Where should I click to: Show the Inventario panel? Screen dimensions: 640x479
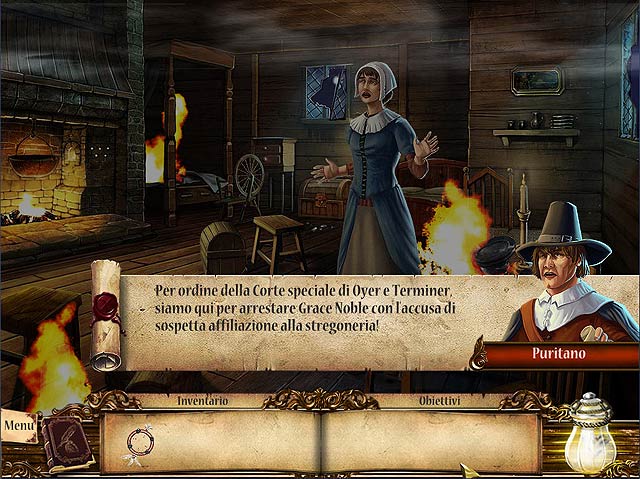(x=202, y=400)
